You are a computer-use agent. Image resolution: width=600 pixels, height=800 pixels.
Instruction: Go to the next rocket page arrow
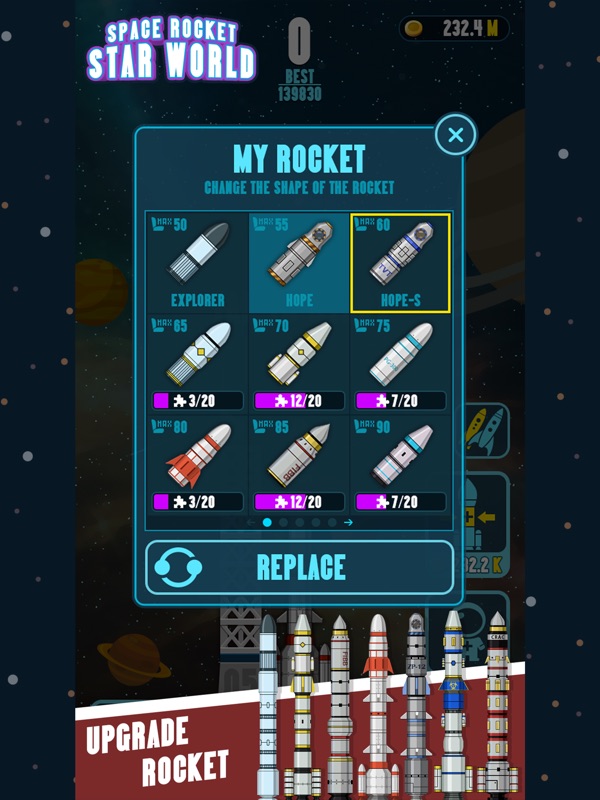349,522
